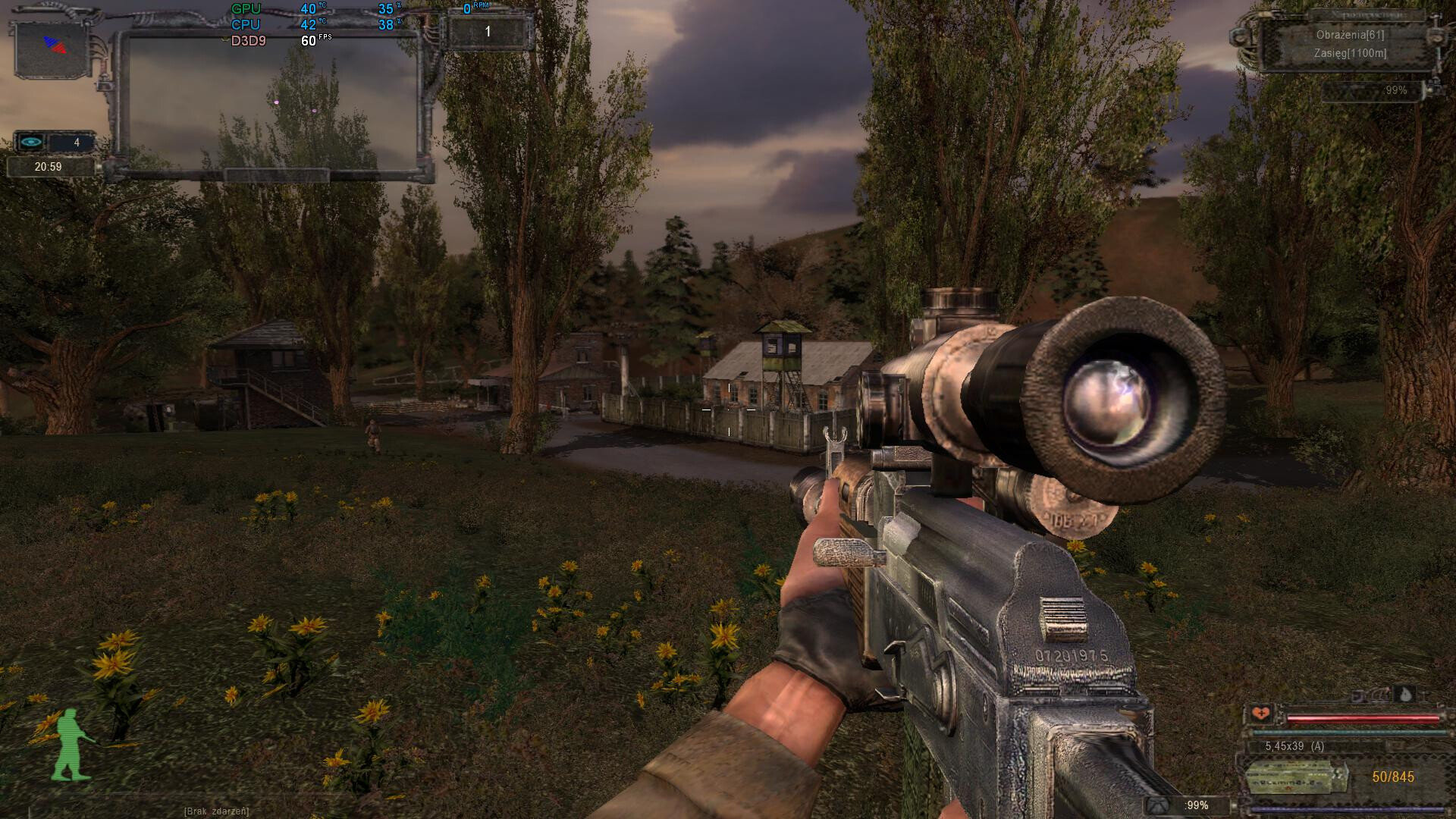Click the blue eye contacts icon

point(31,142)
